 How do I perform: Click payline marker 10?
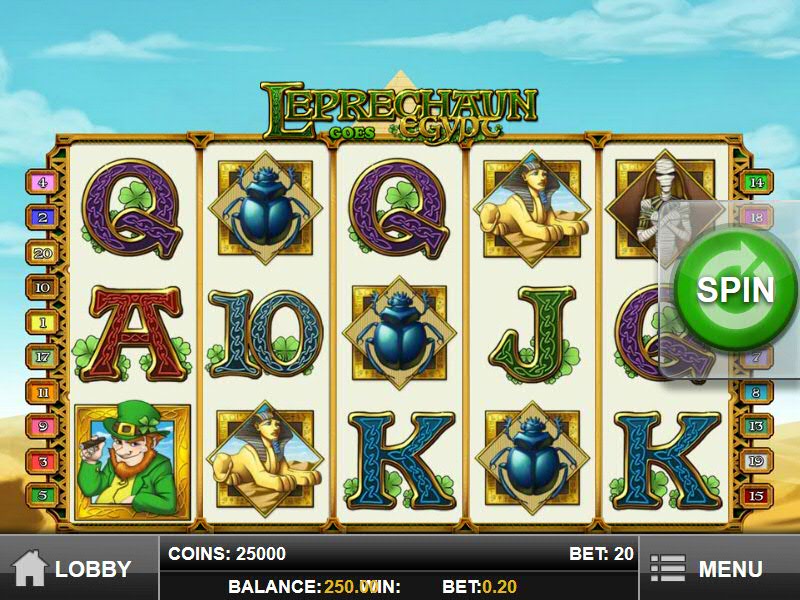43,287
